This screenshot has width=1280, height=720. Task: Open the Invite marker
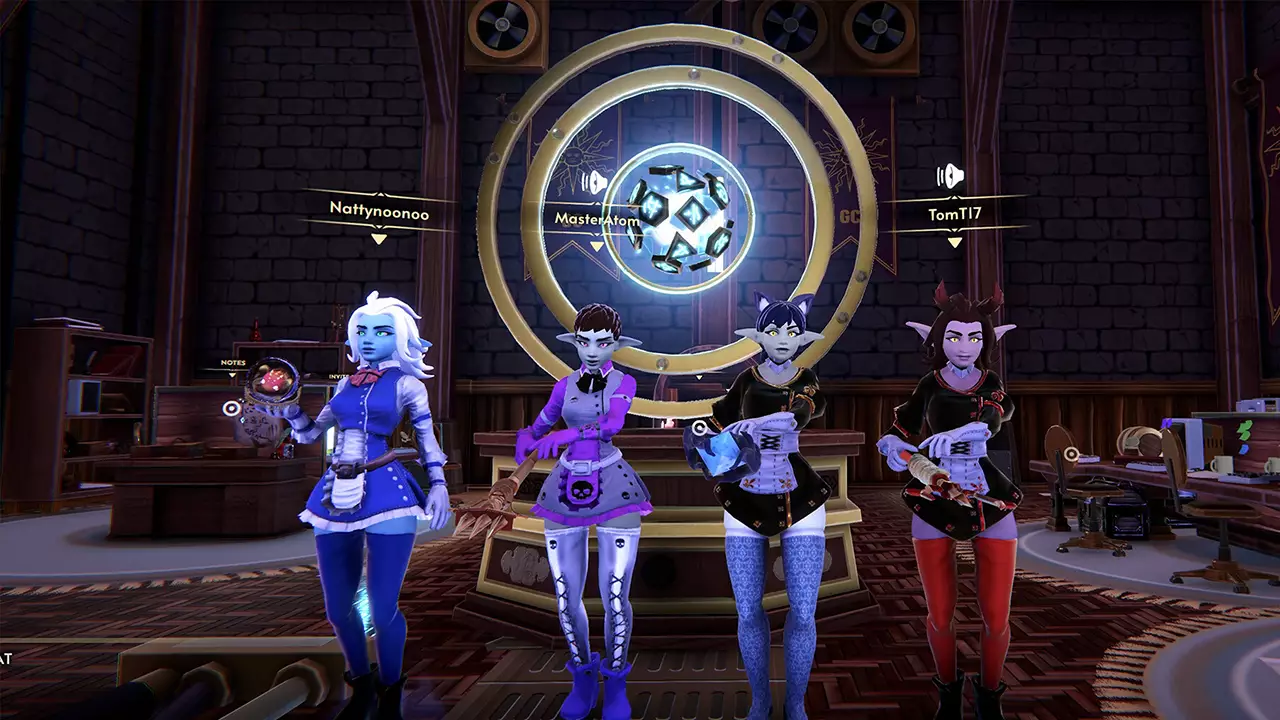click(339, 376)
